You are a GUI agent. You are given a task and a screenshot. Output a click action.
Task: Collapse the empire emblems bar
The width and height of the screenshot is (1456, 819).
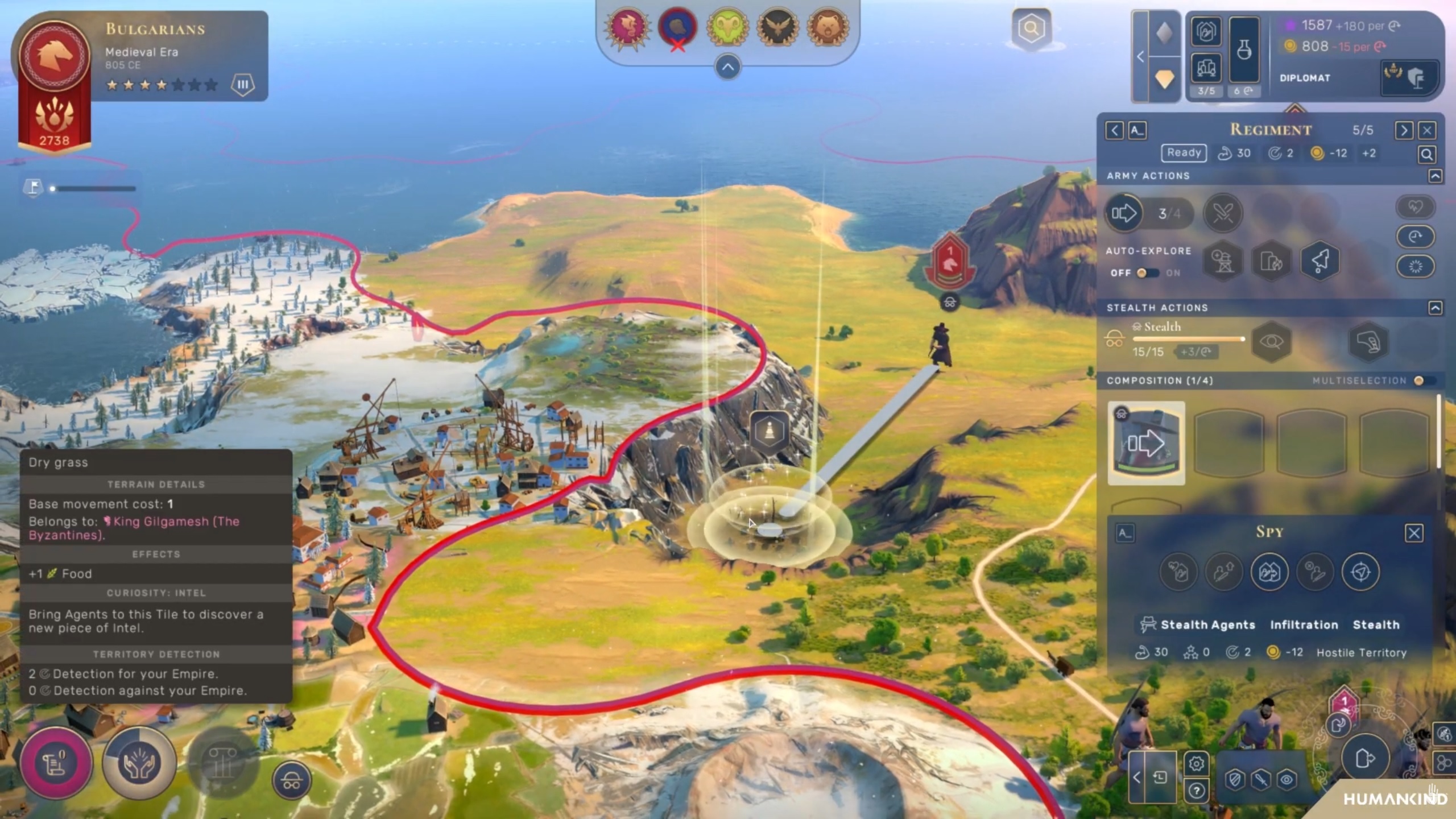[x=727, y=67]
